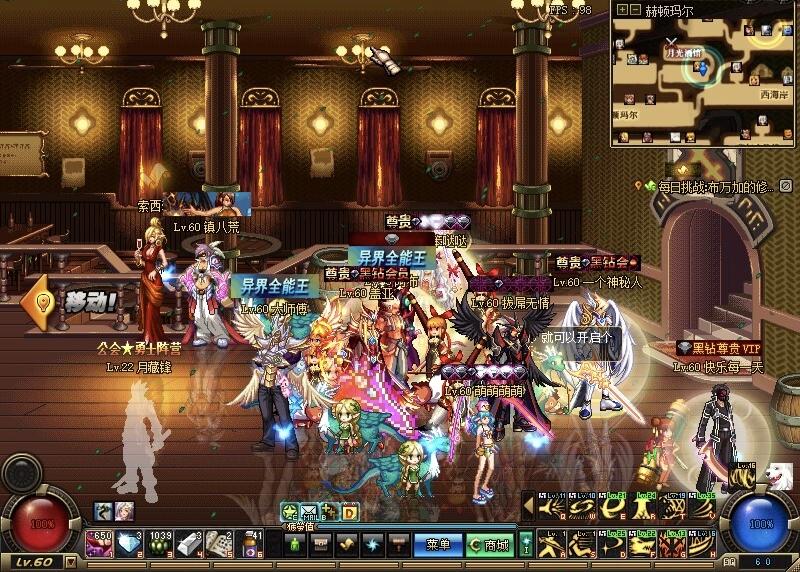Open the 菜单 menu button
The width and height of the screenshot is (800, 572).
pos(437,545)
